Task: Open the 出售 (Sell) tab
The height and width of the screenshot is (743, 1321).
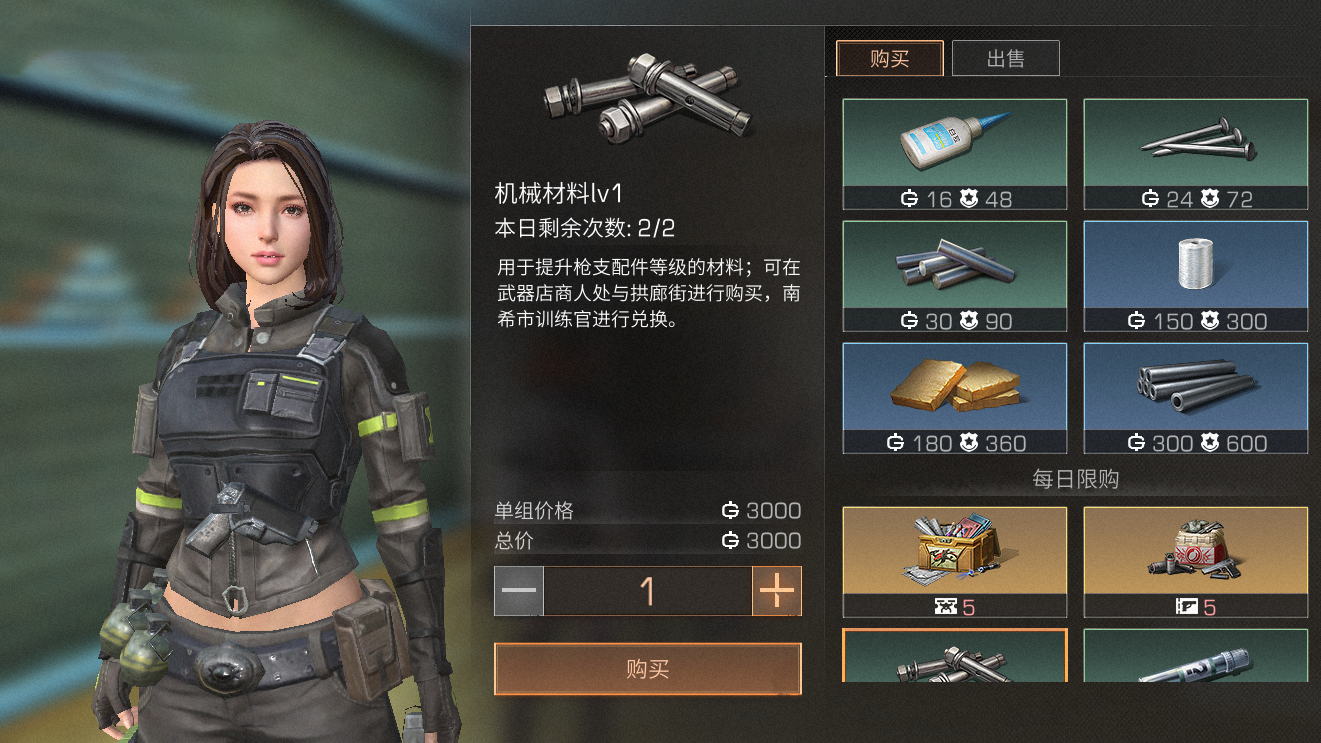Action: coord(1005,59)
